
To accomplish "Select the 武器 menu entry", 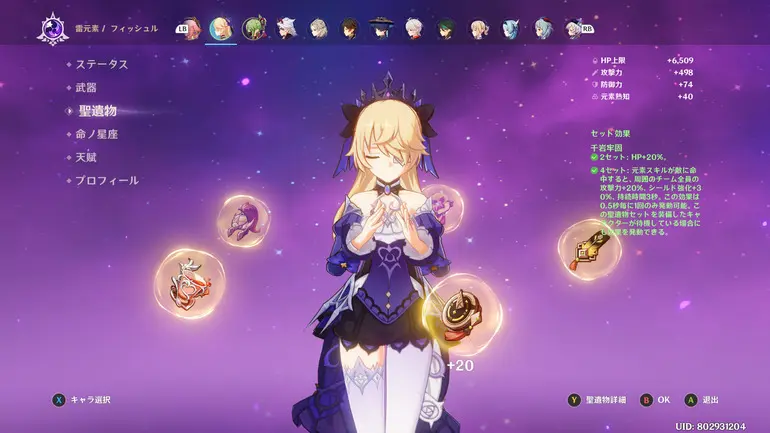I will pos(86,88).
